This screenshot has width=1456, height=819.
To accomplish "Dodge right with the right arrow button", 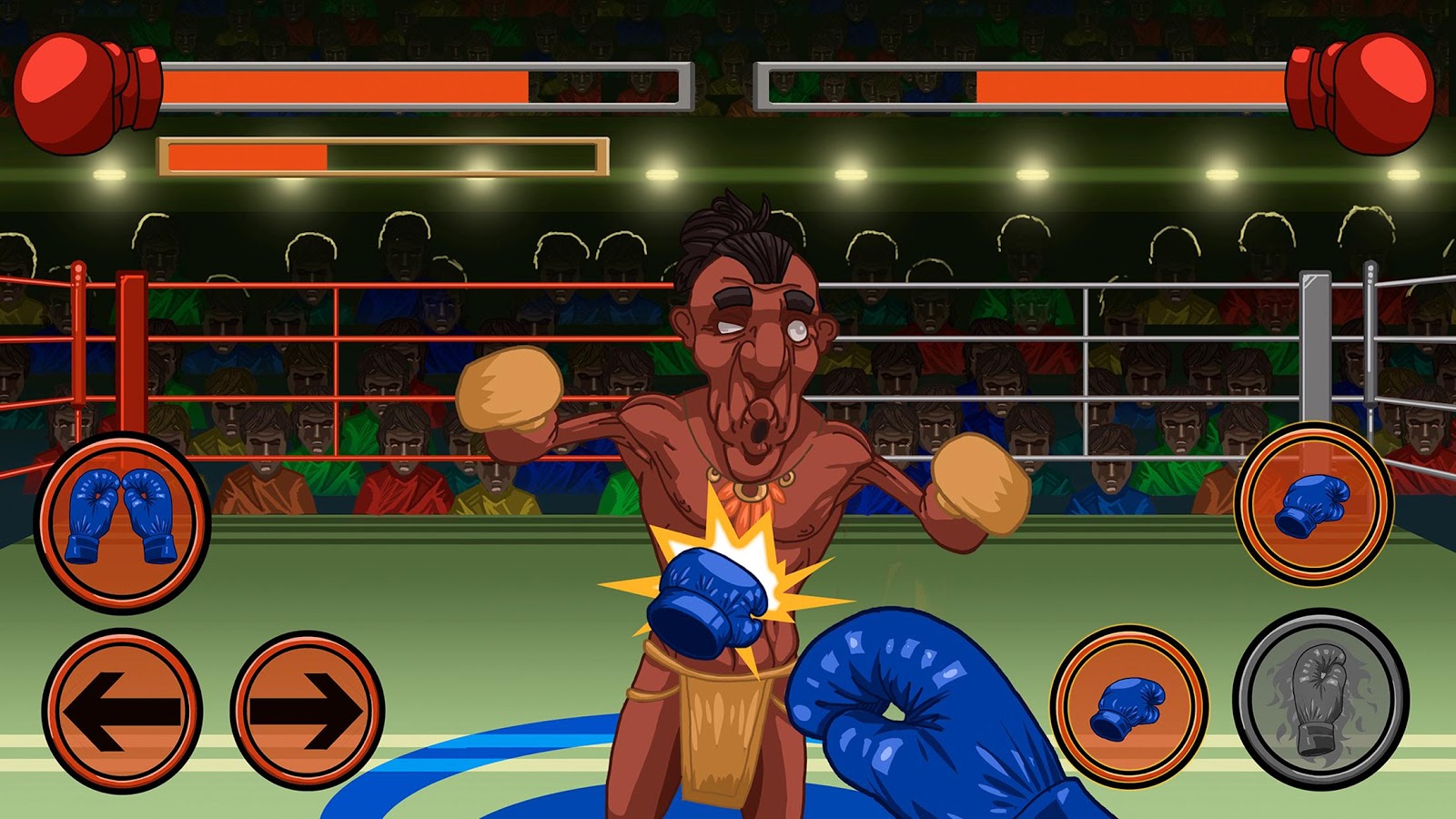I will coord(308,709).
